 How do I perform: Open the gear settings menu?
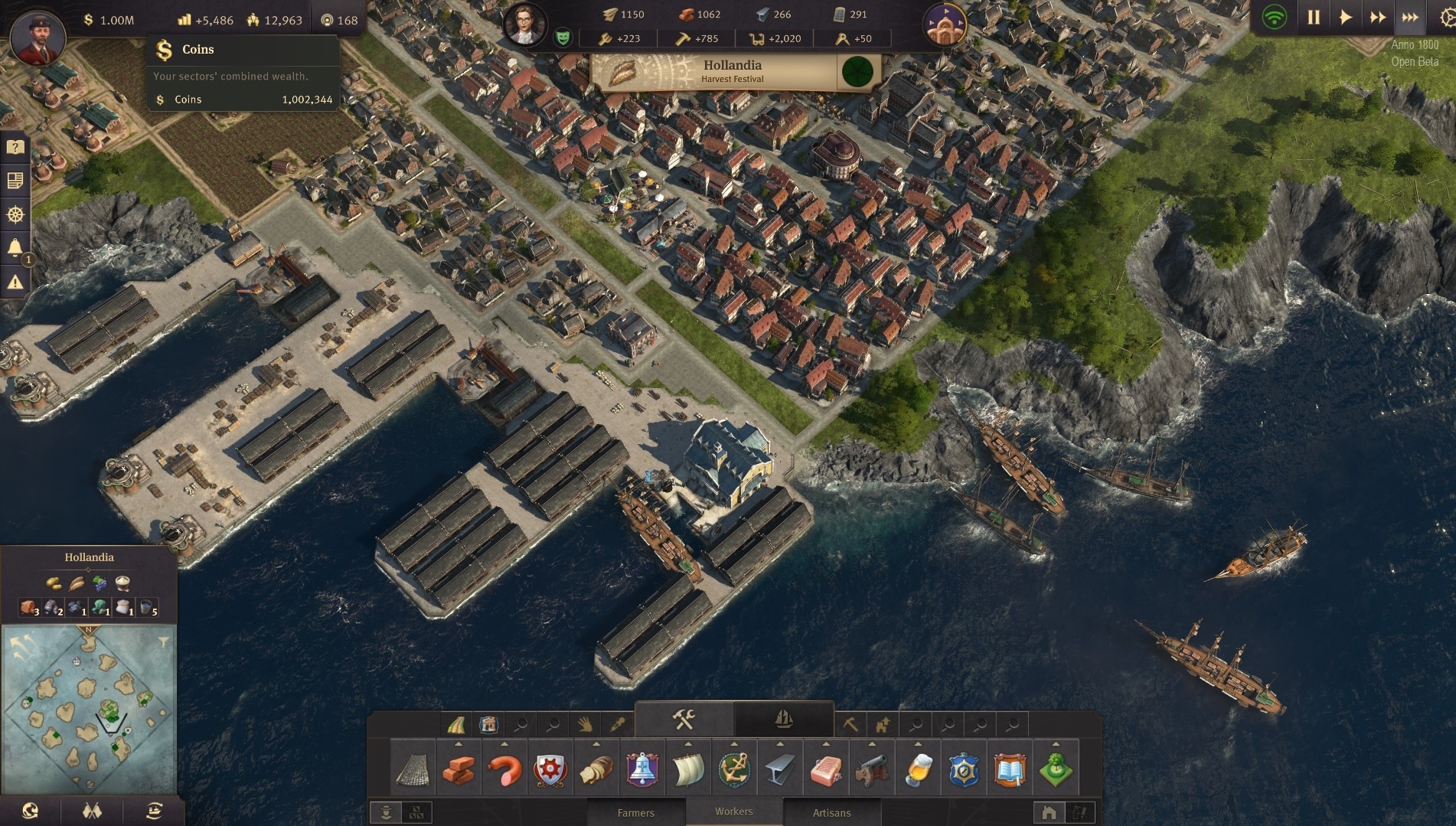click(x=1446, y=18)
